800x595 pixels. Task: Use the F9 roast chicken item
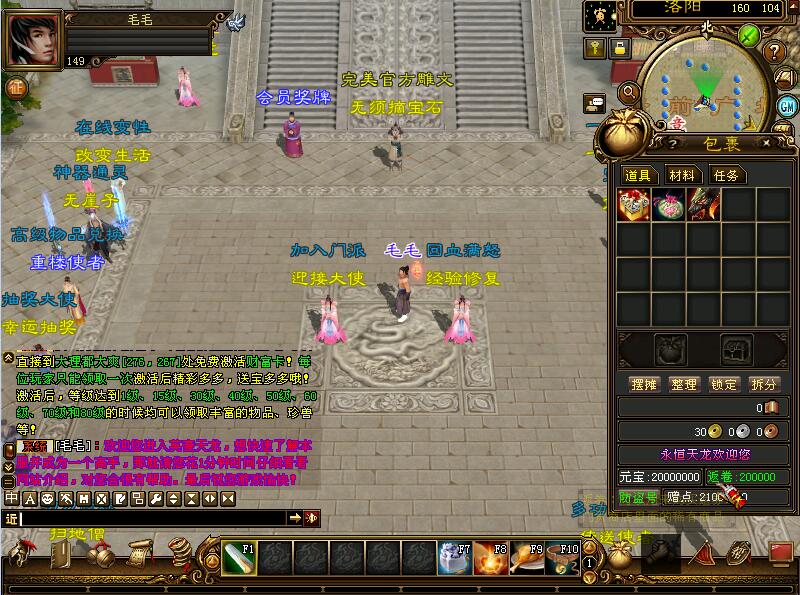coord(527,558)
